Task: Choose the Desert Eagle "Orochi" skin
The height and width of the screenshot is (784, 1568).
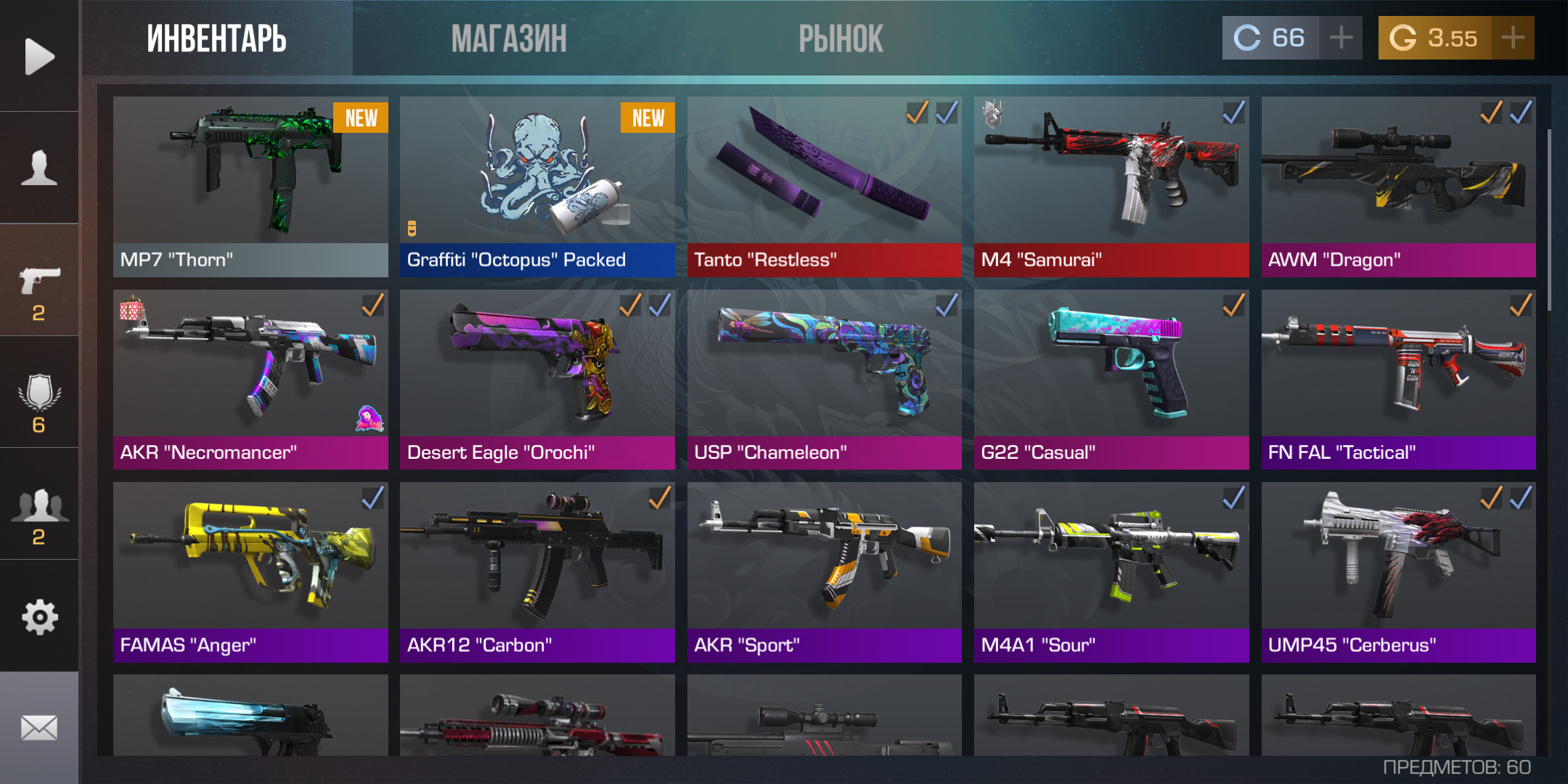Action: pos(537,380)
